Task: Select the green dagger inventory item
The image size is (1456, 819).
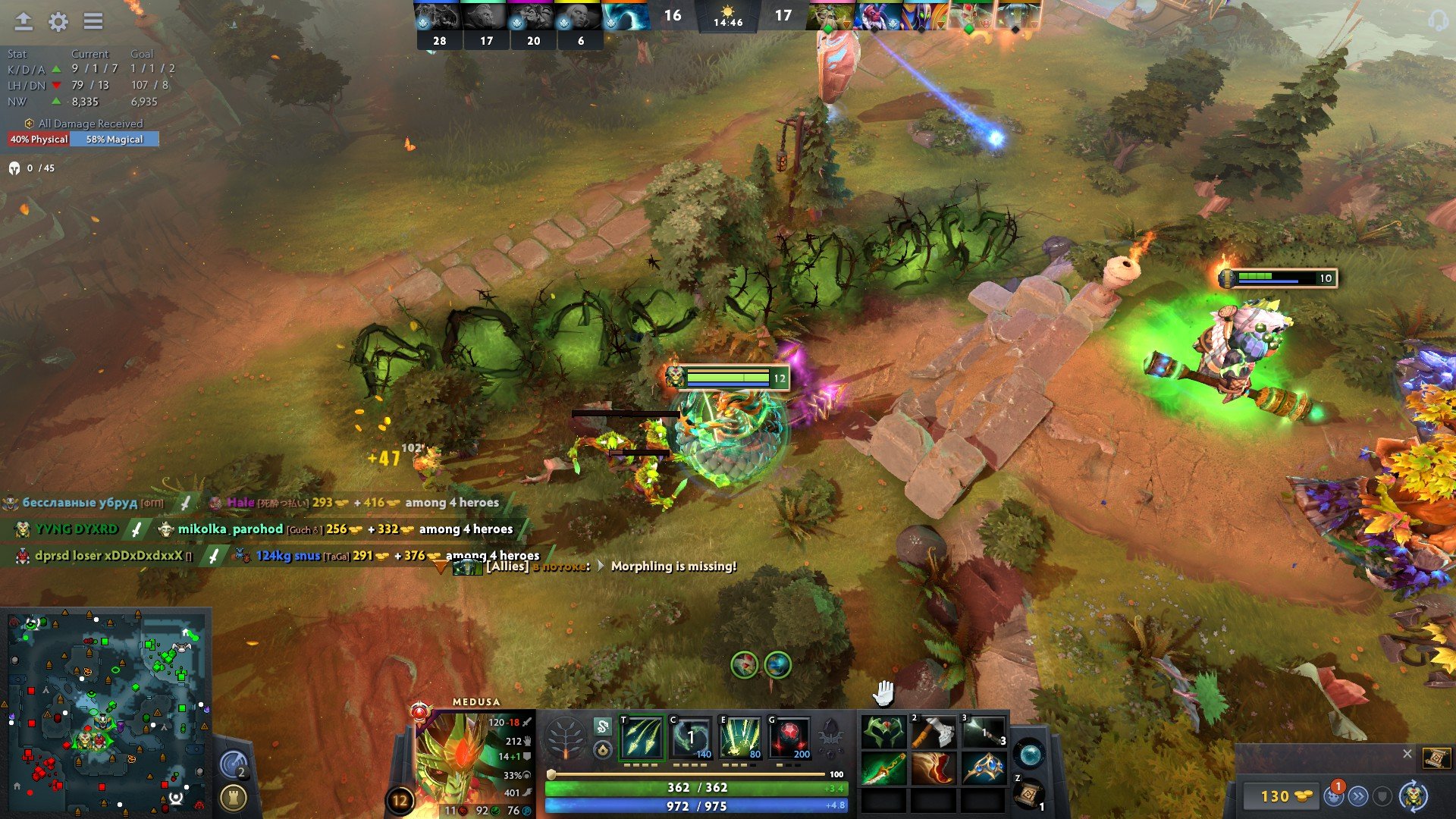Action: pyautogui.click(x=883, y=769)
